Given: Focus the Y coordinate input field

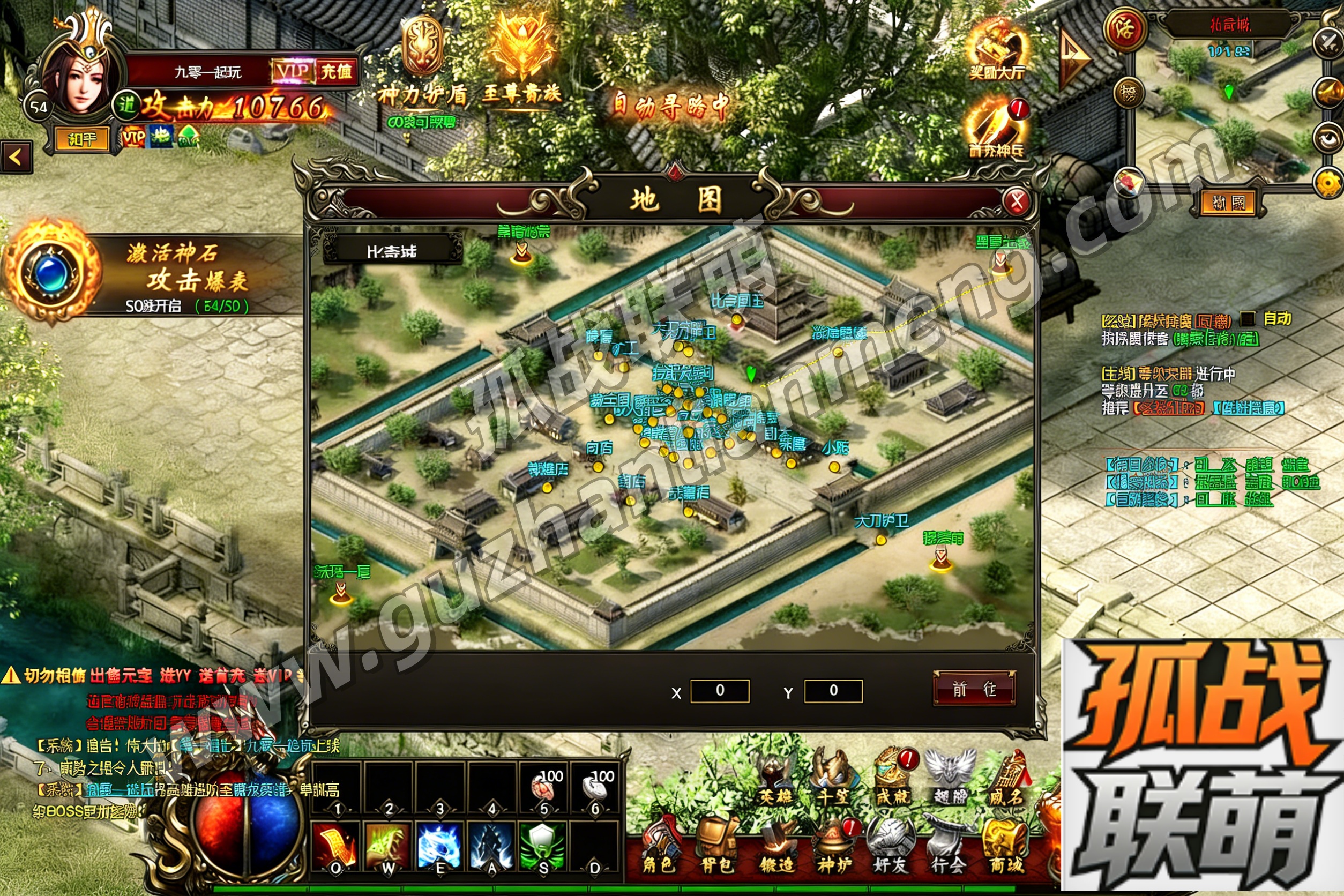Looking at the screenshot, I should 833,691.
